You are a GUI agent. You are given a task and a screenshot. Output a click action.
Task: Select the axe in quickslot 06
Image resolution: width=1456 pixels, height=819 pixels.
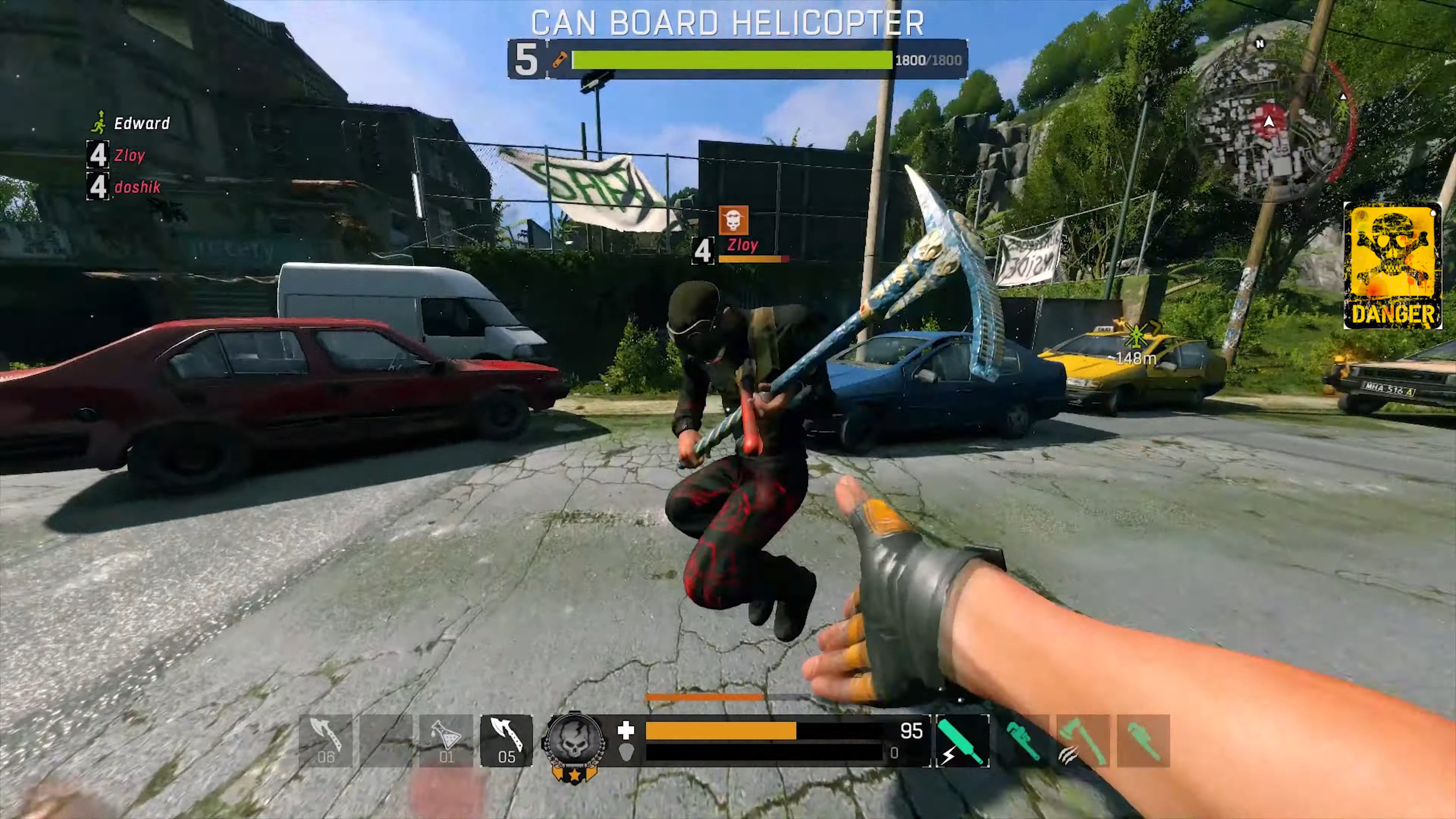point(325,741)
